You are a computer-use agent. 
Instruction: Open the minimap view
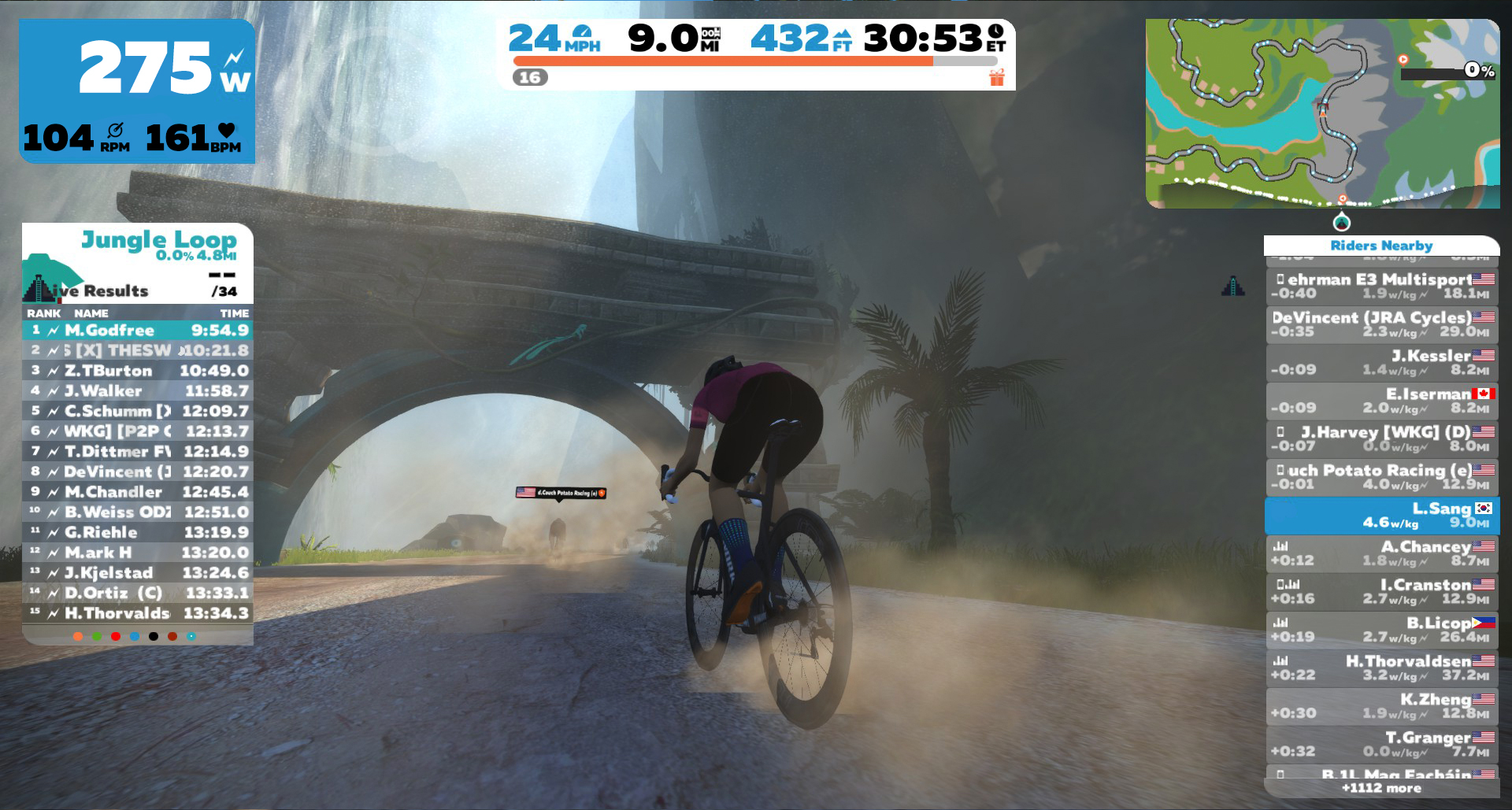1322,113
